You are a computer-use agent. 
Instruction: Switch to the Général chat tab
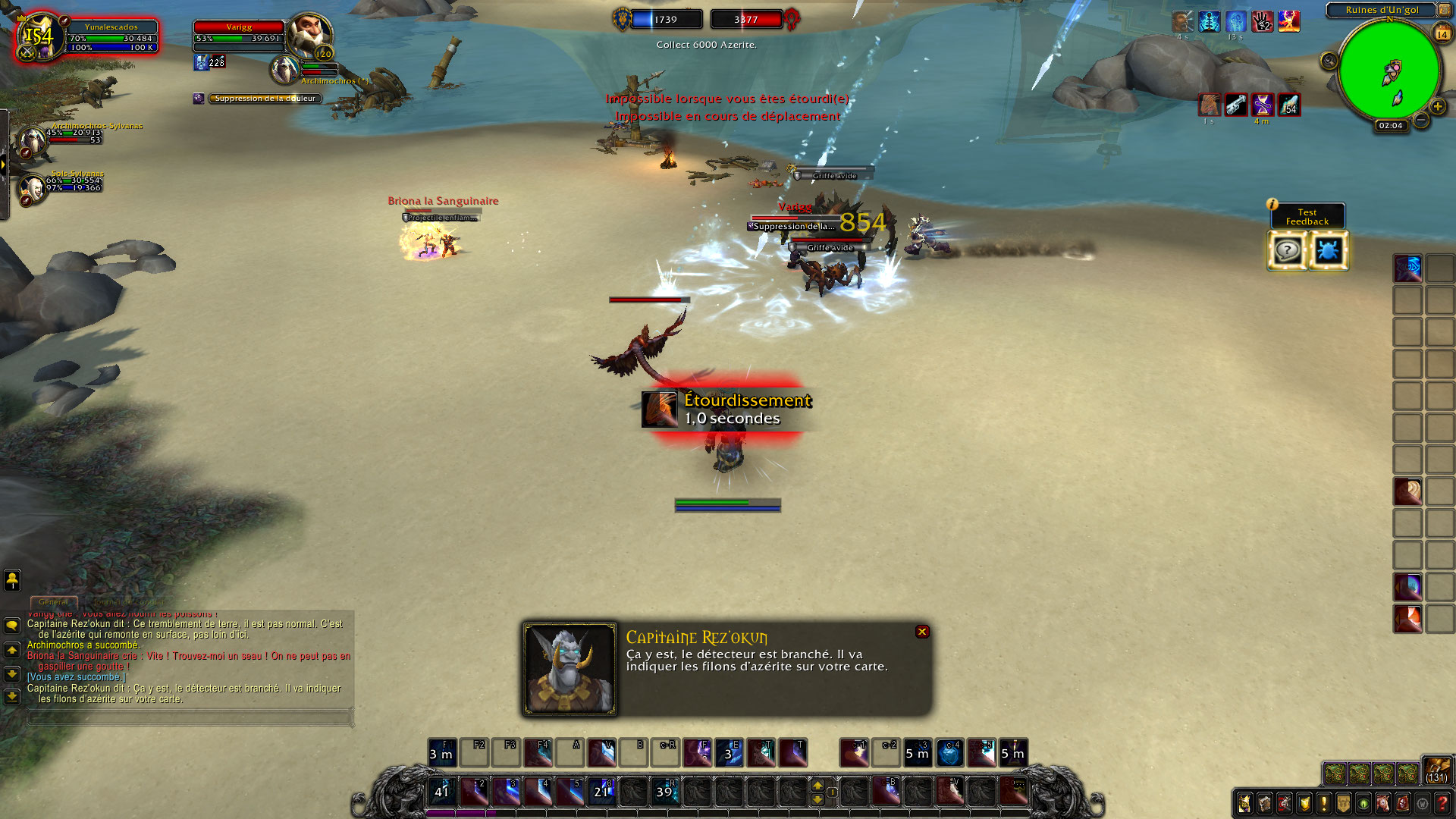53,602
